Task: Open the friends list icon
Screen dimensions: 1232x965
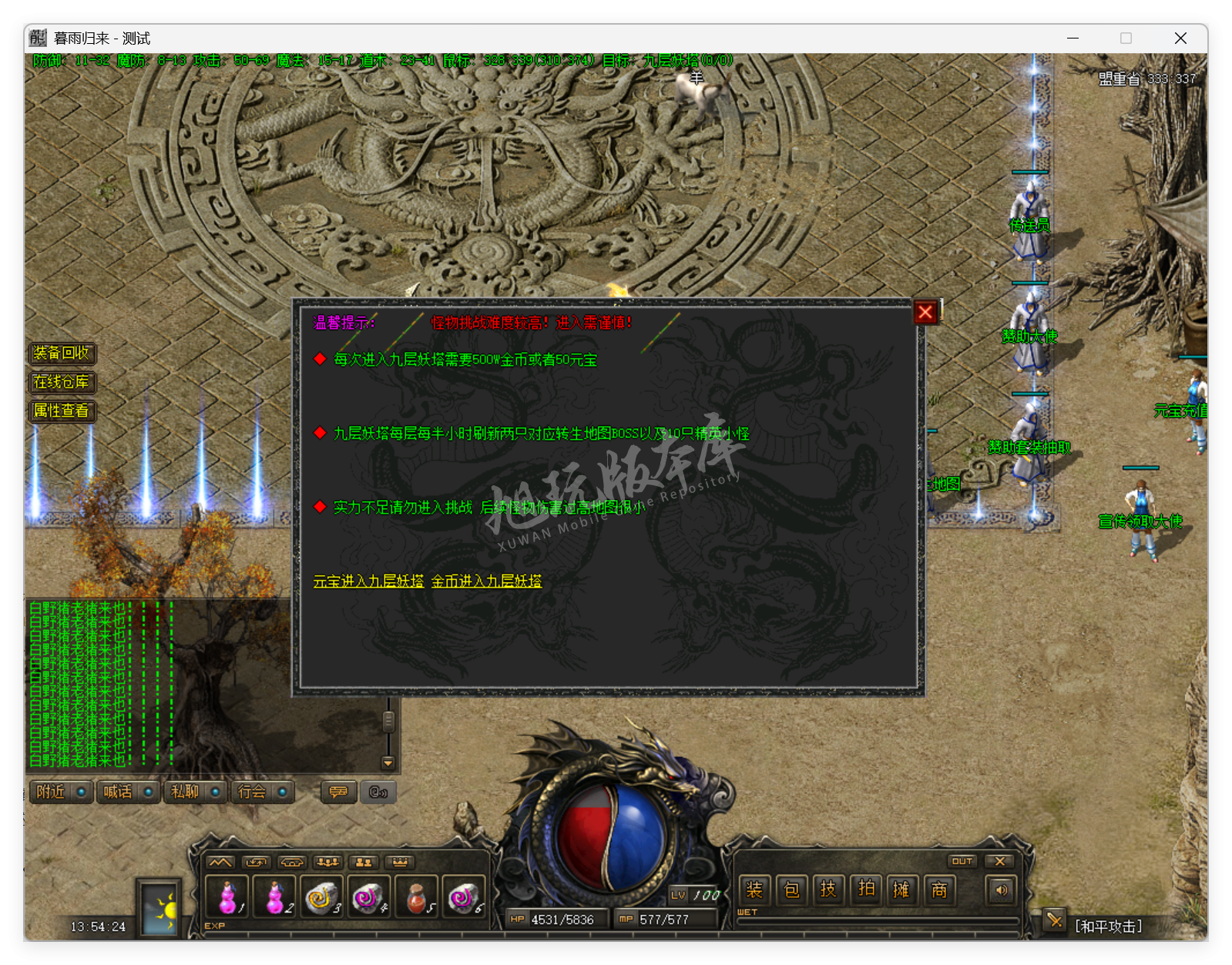Action: coord(364,863)
